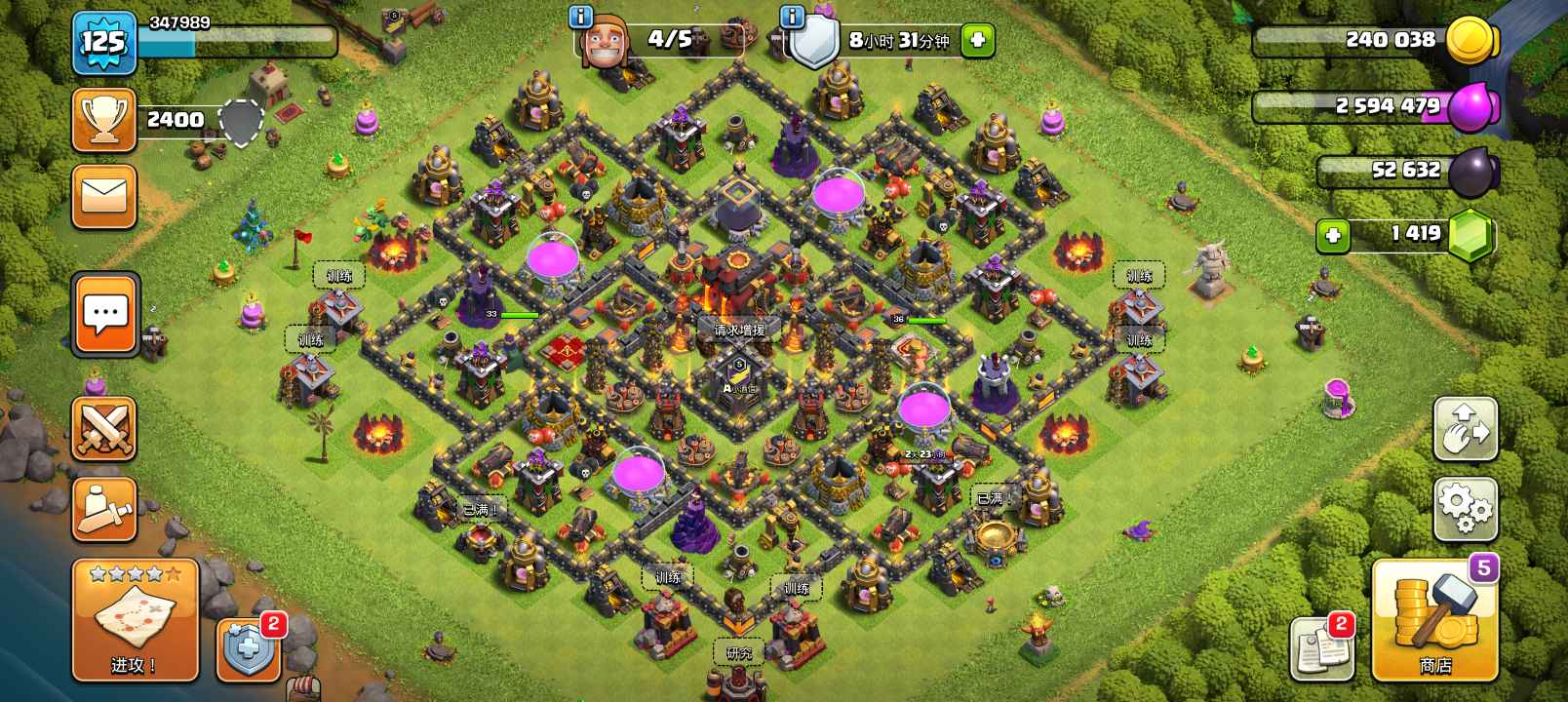Show builder info icon
The image size is (1568, 702).
coord(580,16)
